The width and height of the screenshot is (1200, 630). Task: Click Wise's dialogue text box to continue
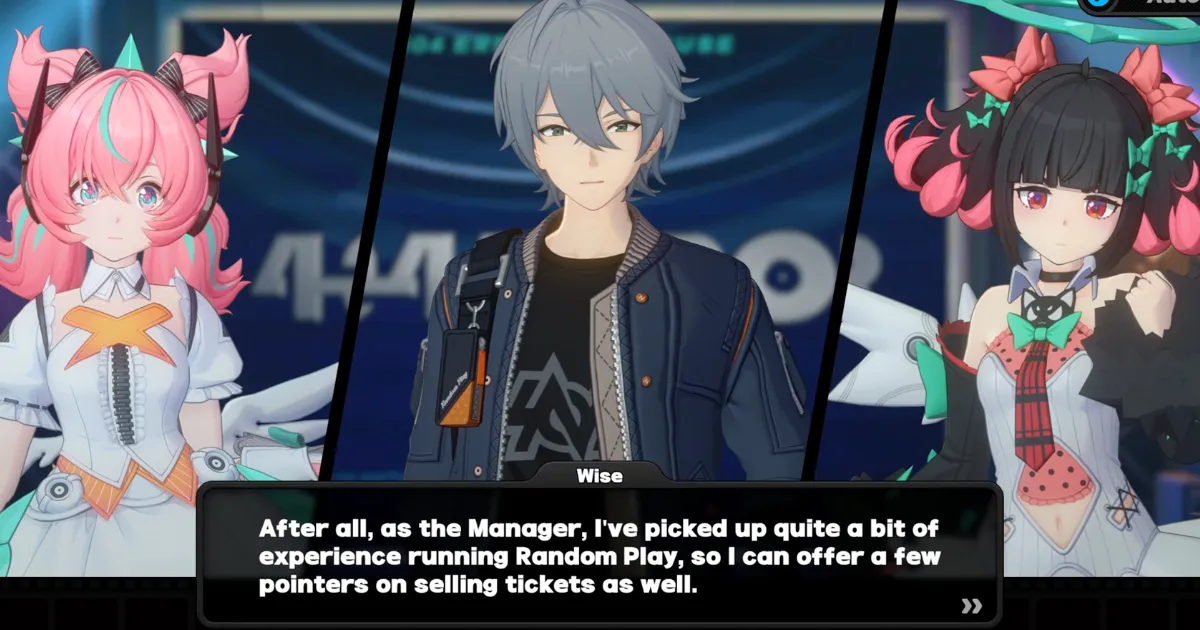point(600,555)
